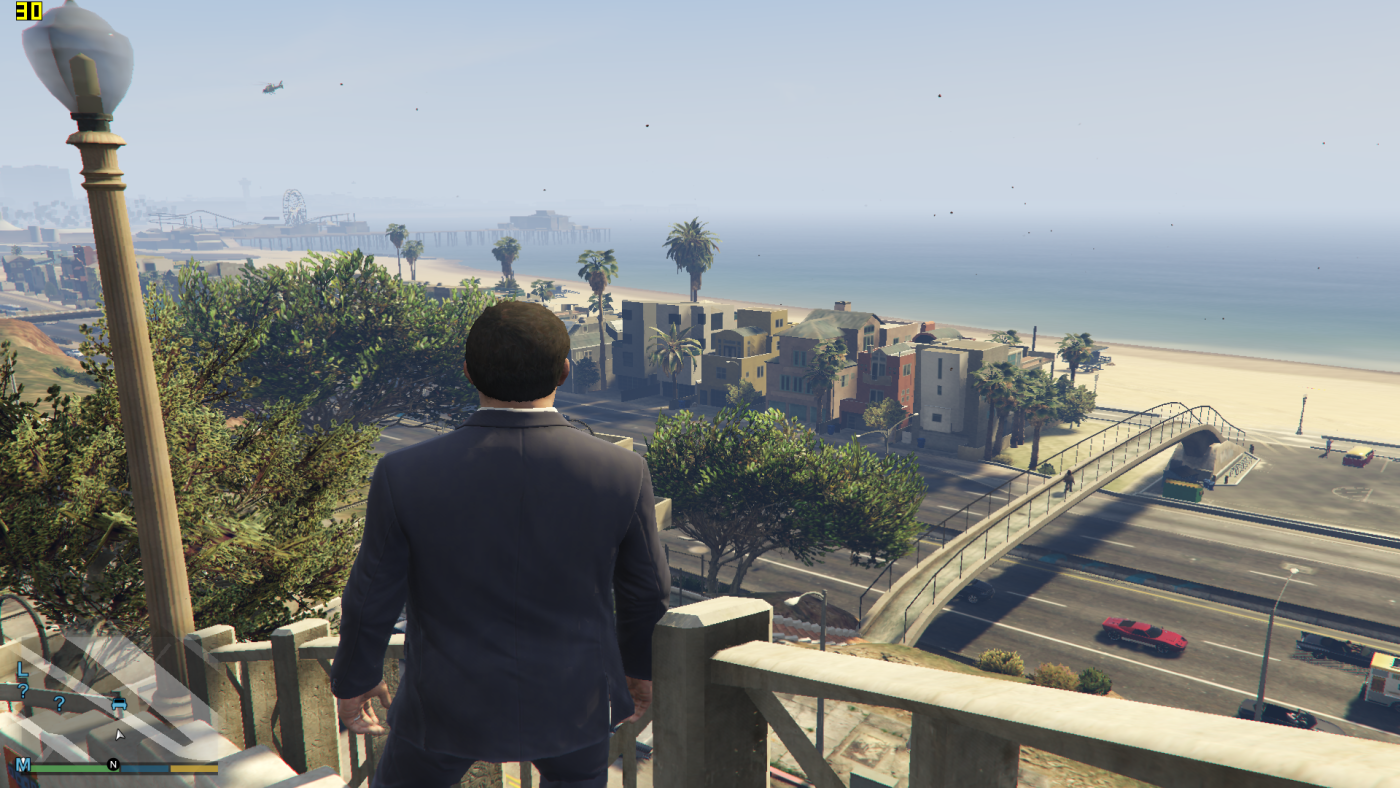1400x788 pixels.
Task: Click the north N compass marker
Action: pos(113,766)
